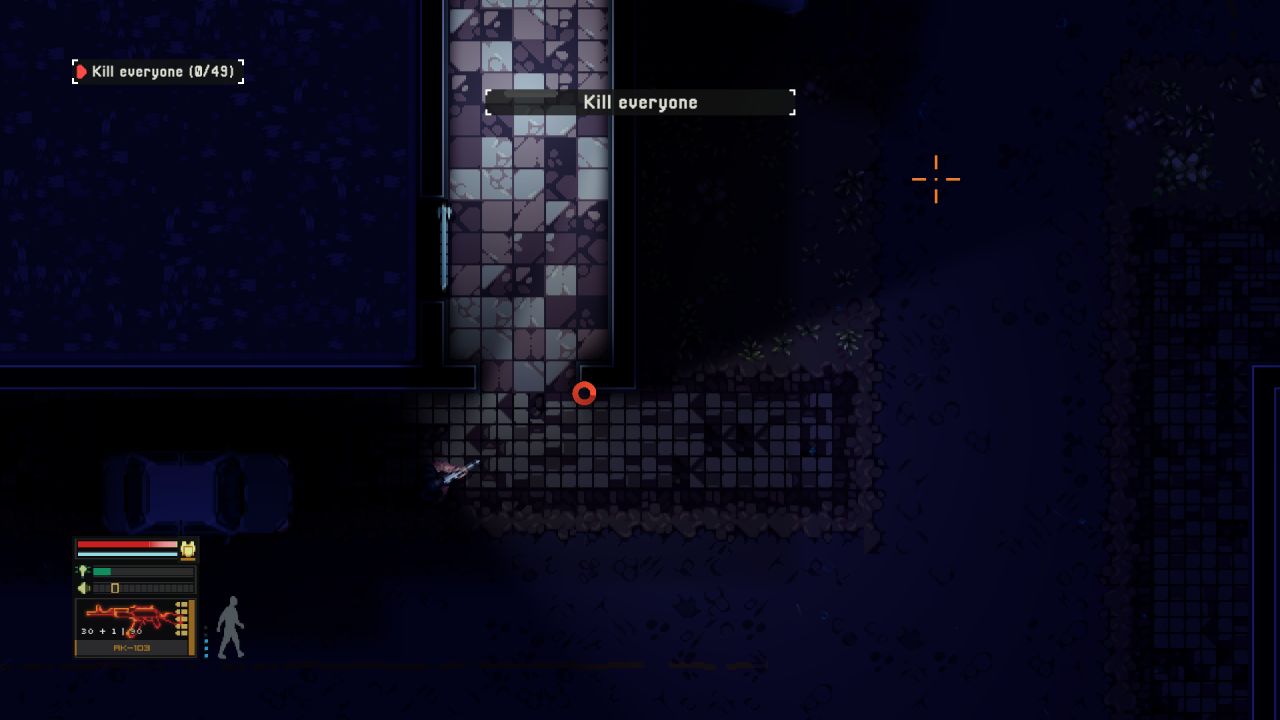Click the light bulb visibility icon
This screenshot has height=720, width=1280.
(83, 571)
